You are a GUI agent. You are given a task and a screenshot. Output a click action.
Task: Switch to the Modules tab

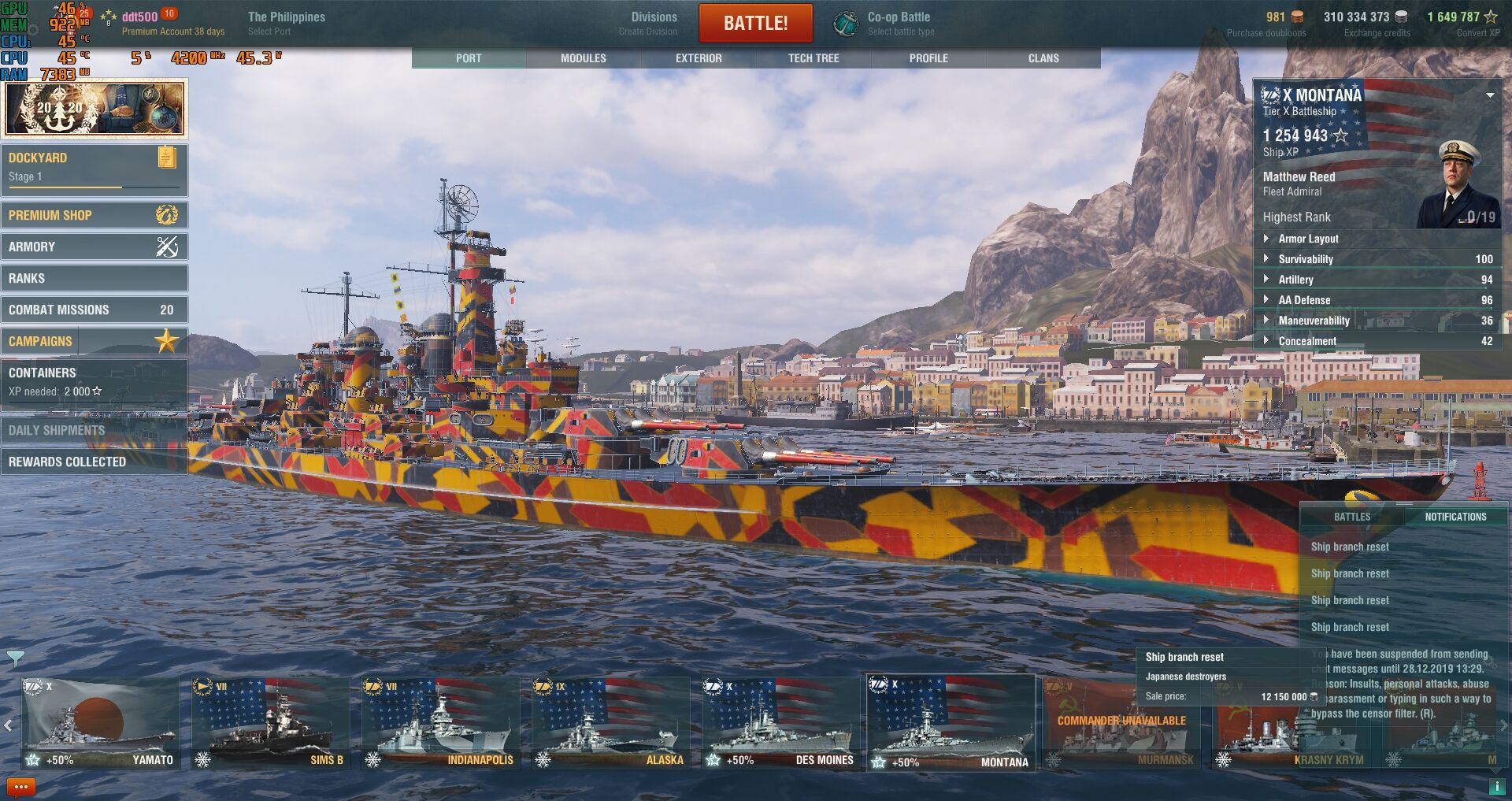(x=583, y=58)
